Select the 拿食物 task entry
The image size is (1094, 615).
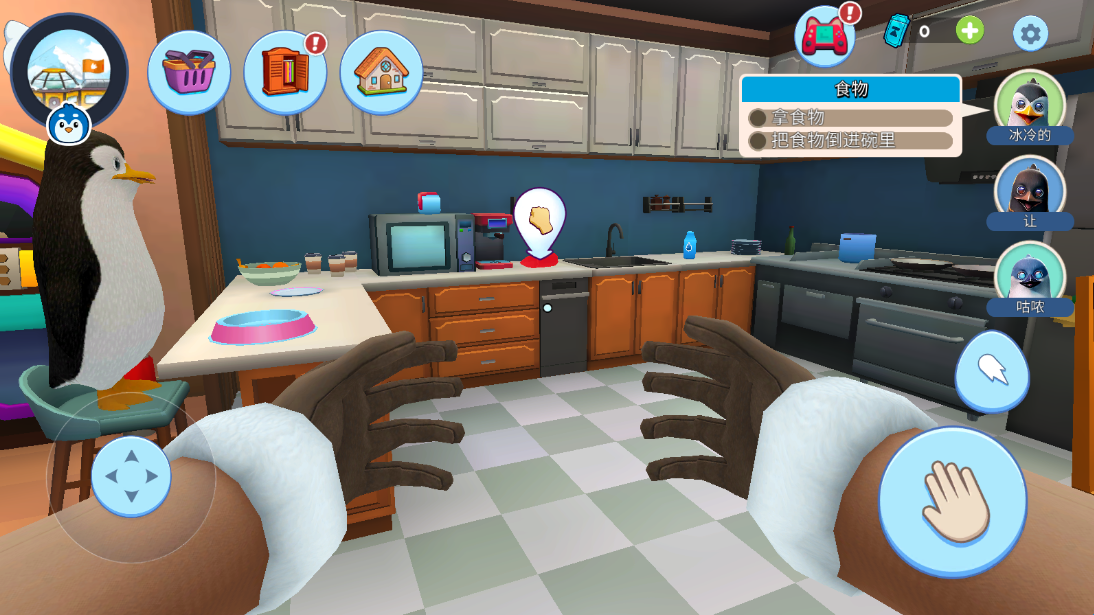pos(851,118)
